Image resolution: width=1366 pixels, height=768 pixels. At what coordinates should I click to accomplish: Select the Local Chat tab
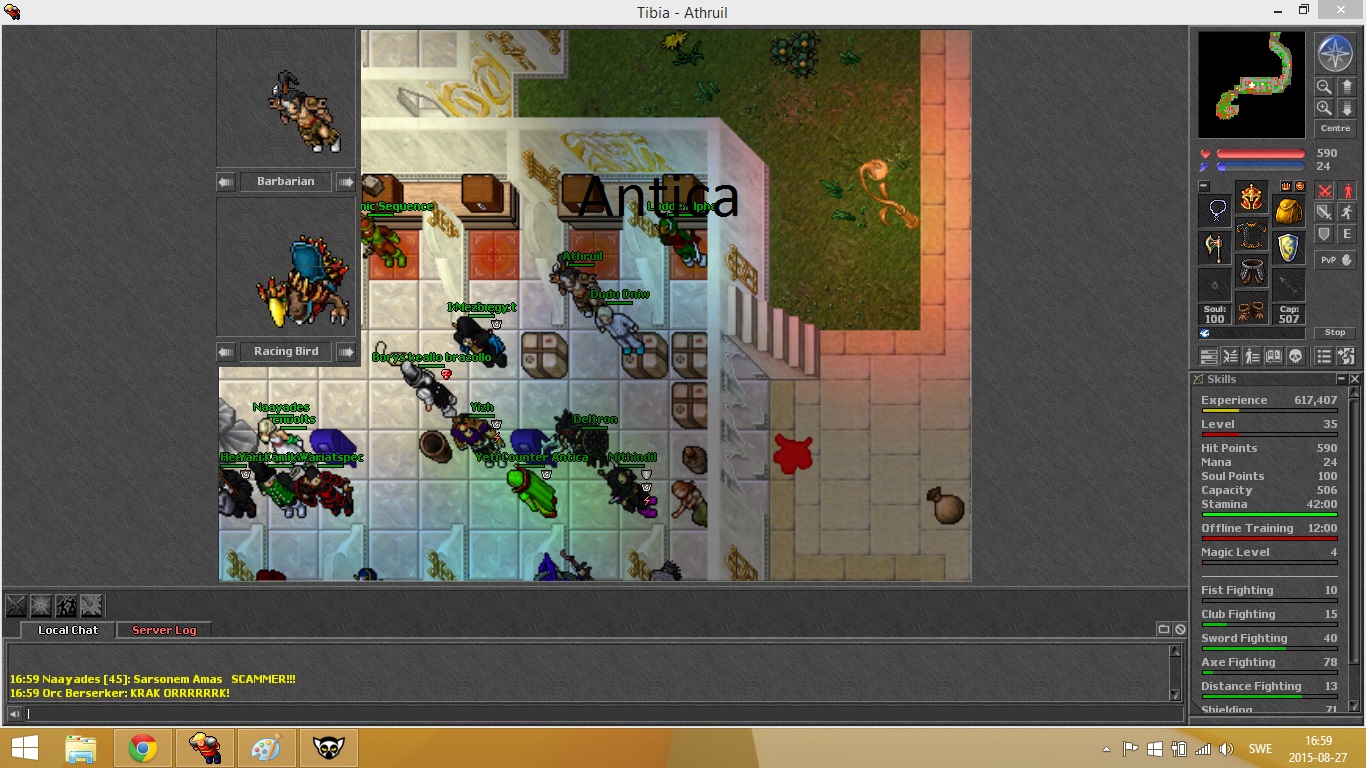(68, 630)
